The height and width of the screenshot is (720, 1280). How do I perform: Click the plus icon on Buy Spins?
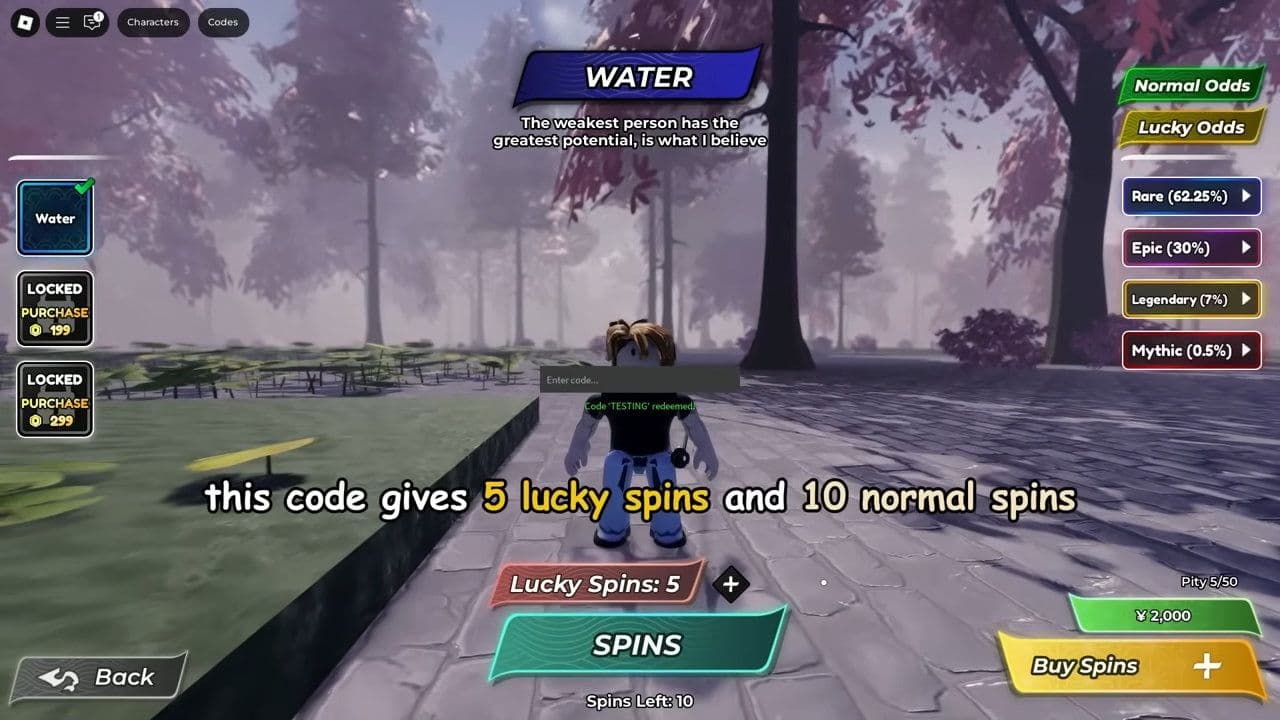click(x=1209, y=665)
